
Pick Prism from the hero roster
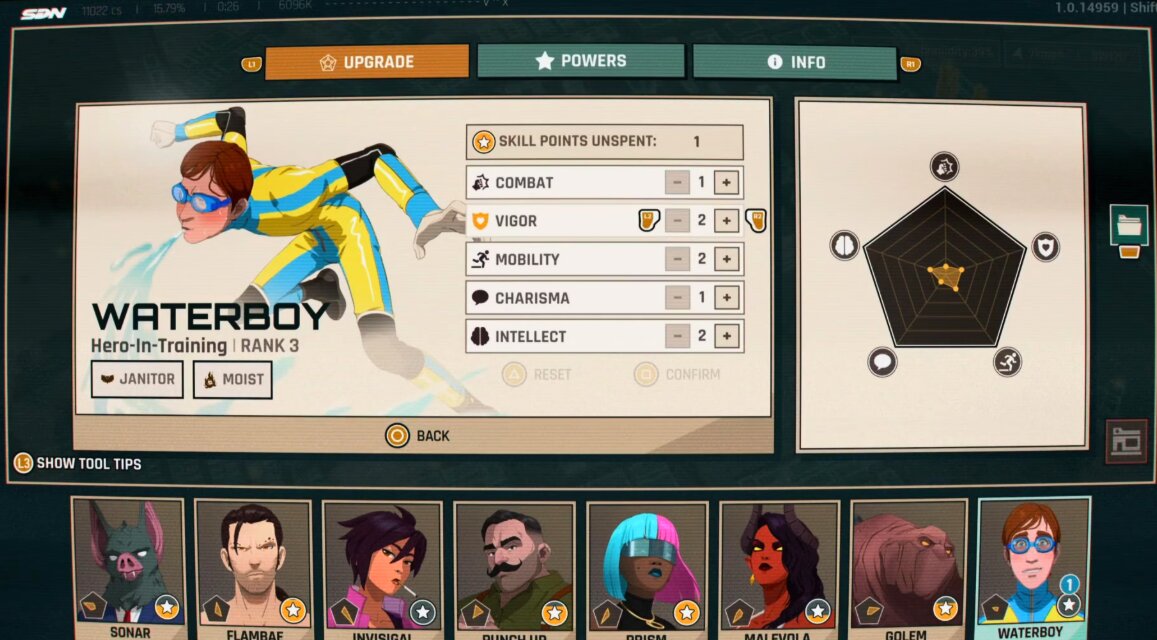click(645, 565)
